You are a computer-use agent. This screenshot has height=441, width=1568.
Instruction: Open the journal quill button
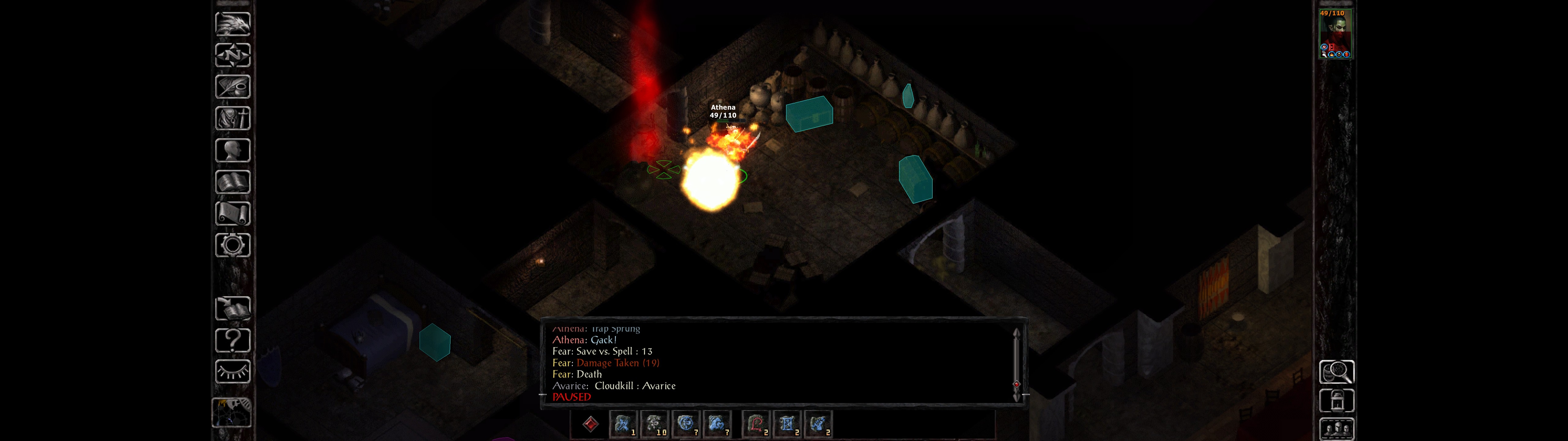pyautogui.click(x=232, y=87)
